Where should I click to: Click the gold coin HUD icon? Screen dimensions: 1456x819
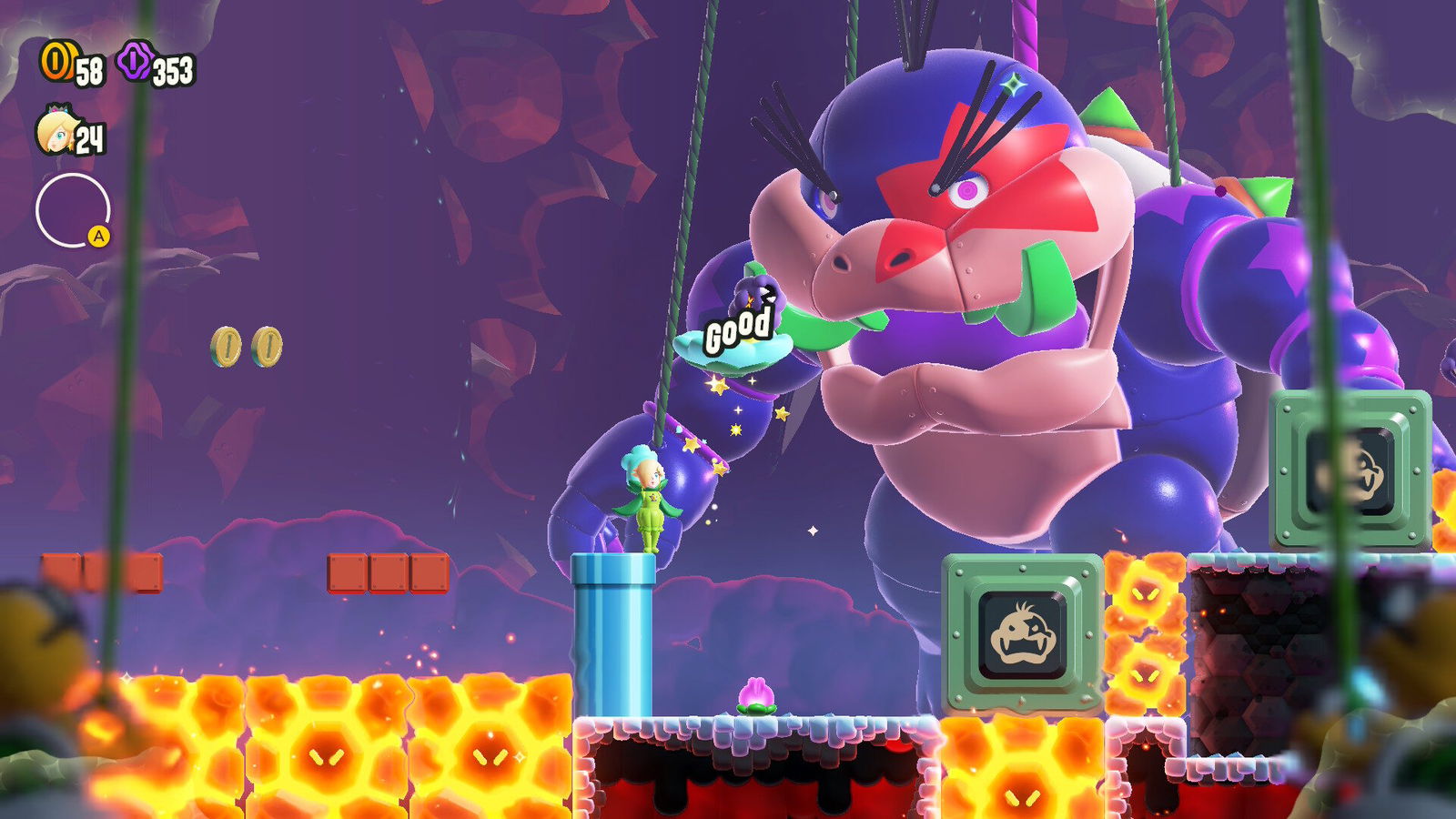[56, 62]
